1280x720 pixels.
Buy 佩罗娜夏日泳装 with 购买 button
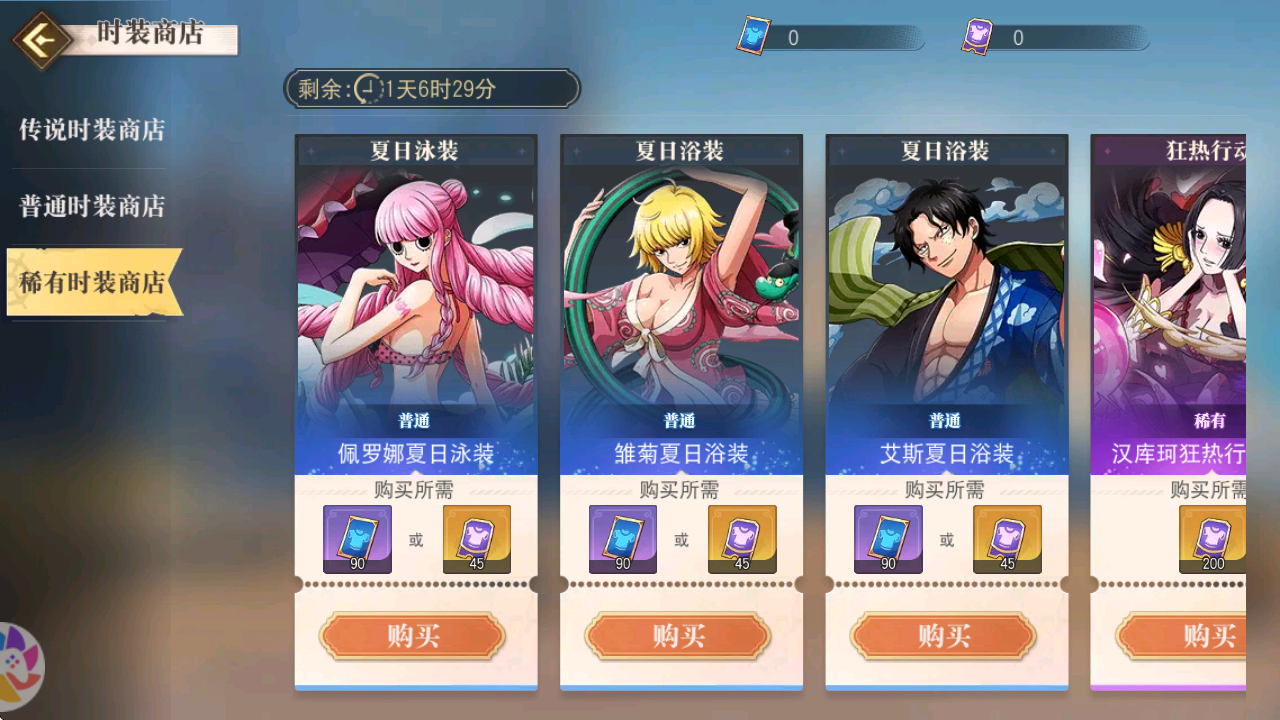pos(413,636)
